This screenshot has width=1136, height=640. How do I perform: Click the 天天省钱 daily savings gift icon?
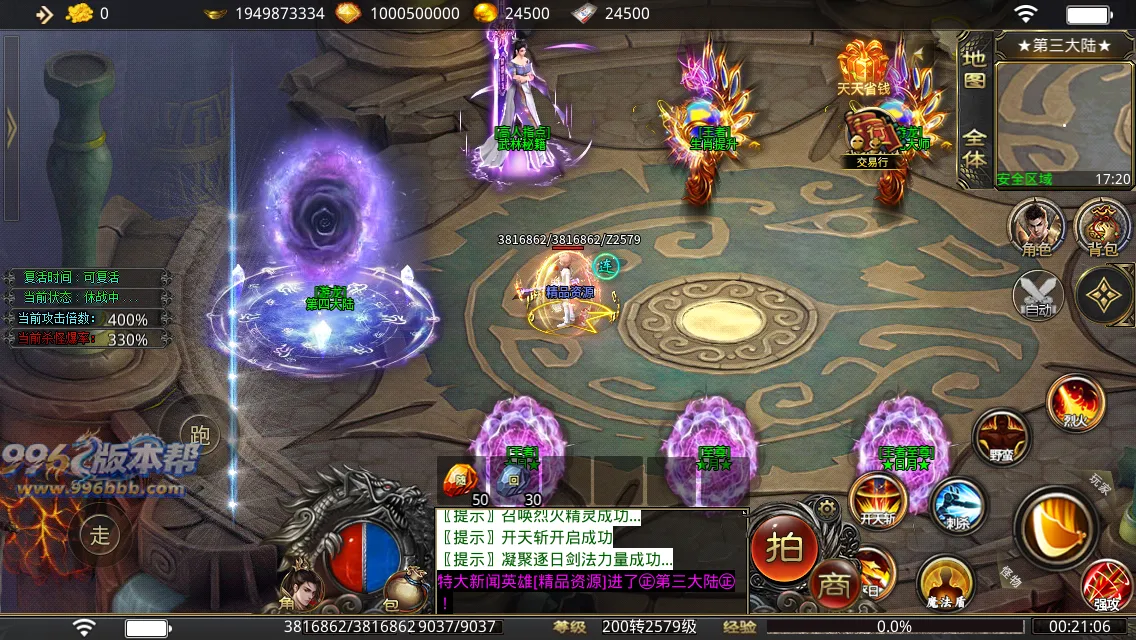coord(864,68)
